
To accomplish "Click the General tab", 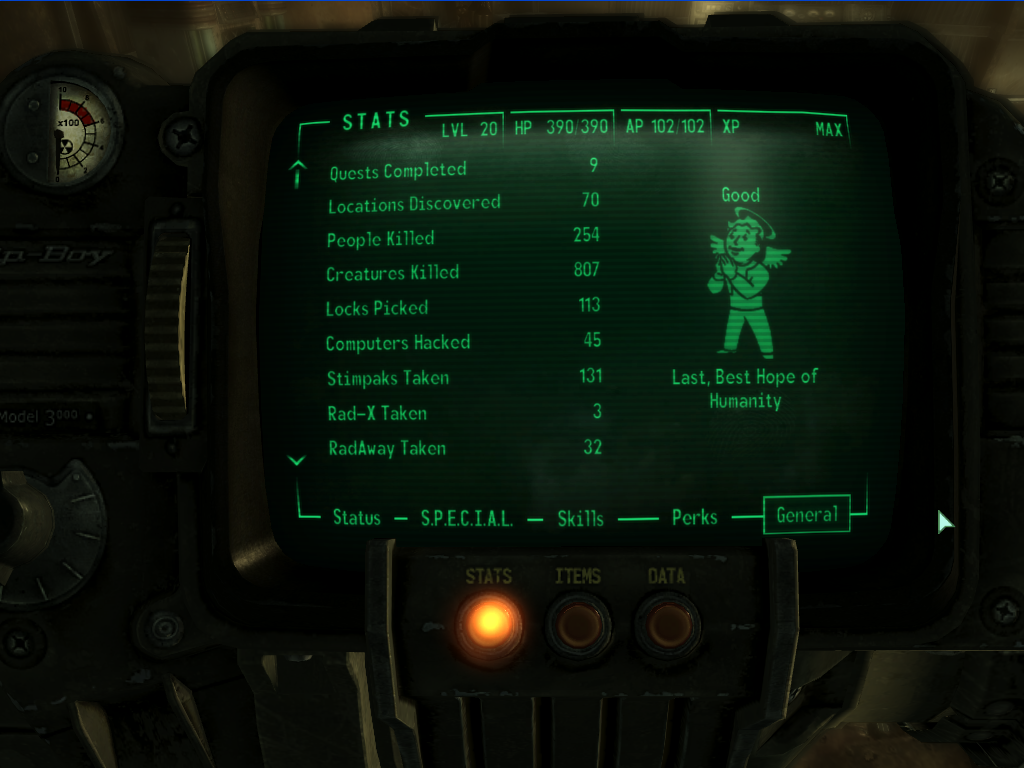I will pyautogui.click(x=807, y=515).
